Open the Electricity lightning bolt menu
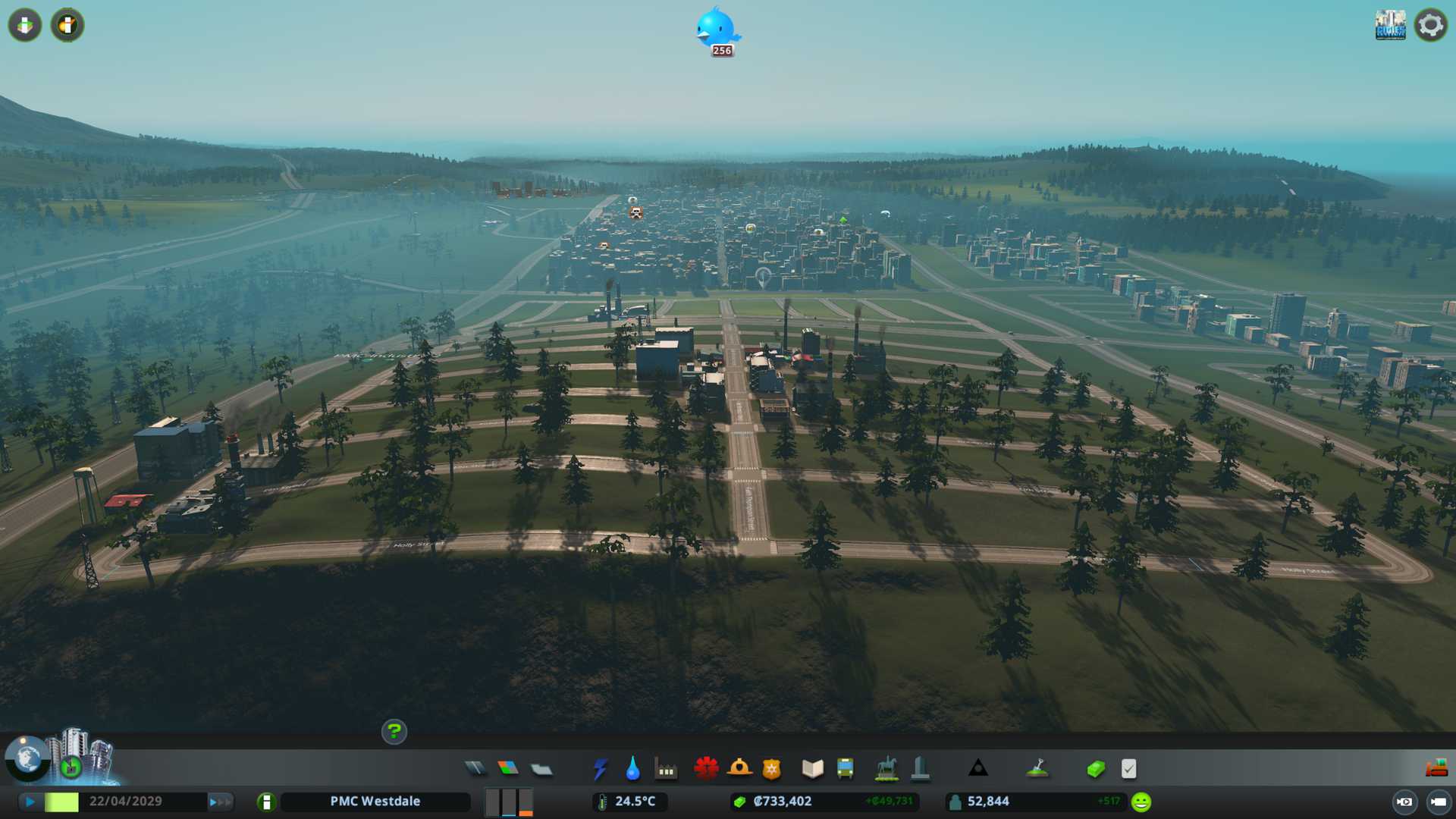 (600, 769)
